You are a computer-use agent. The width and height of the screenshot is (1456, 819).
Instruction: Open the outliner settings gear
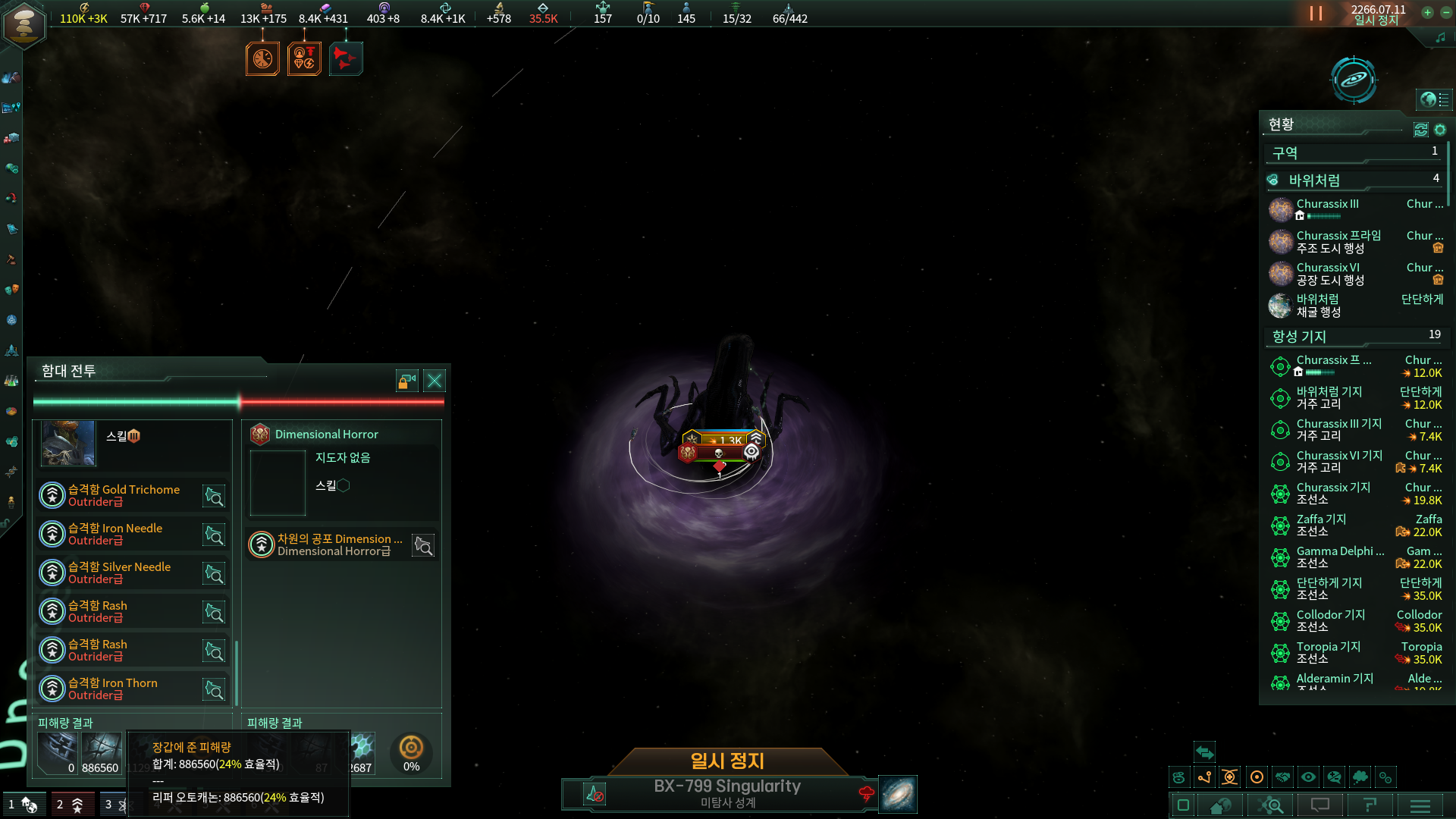(x=1440, y=130)
